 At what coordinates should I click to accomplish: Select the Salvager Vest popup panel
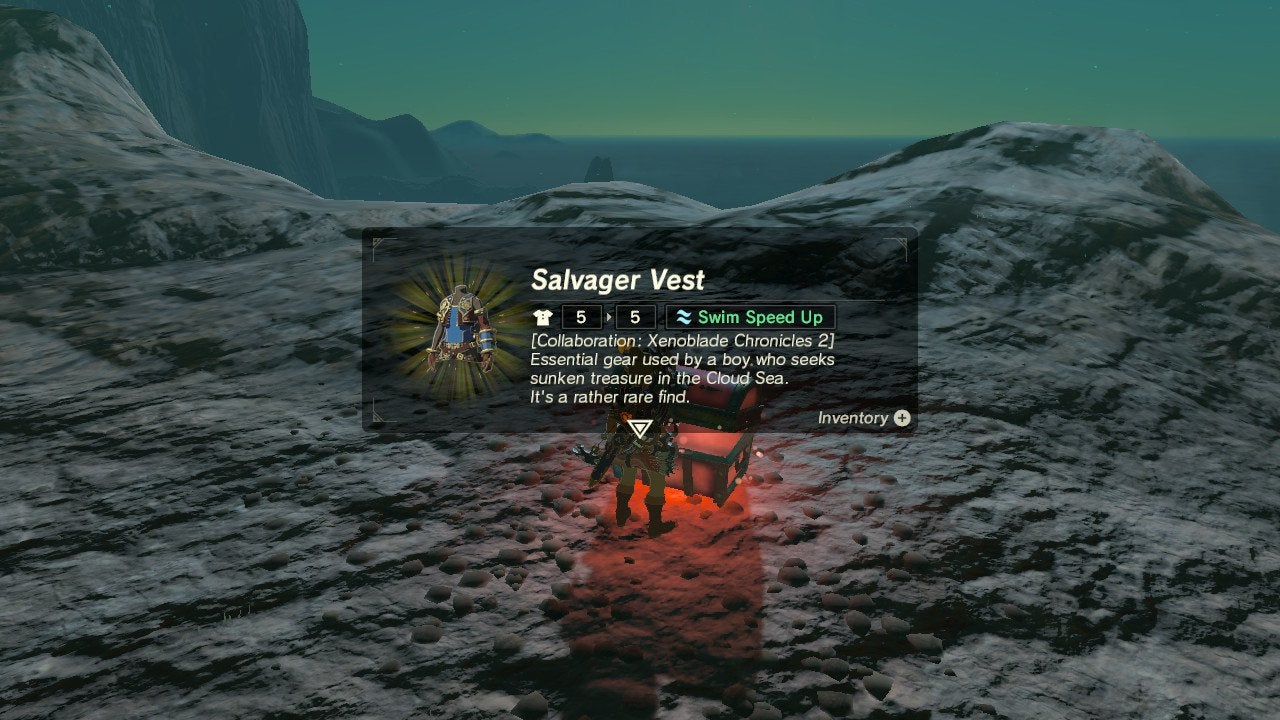pos(640,328)
